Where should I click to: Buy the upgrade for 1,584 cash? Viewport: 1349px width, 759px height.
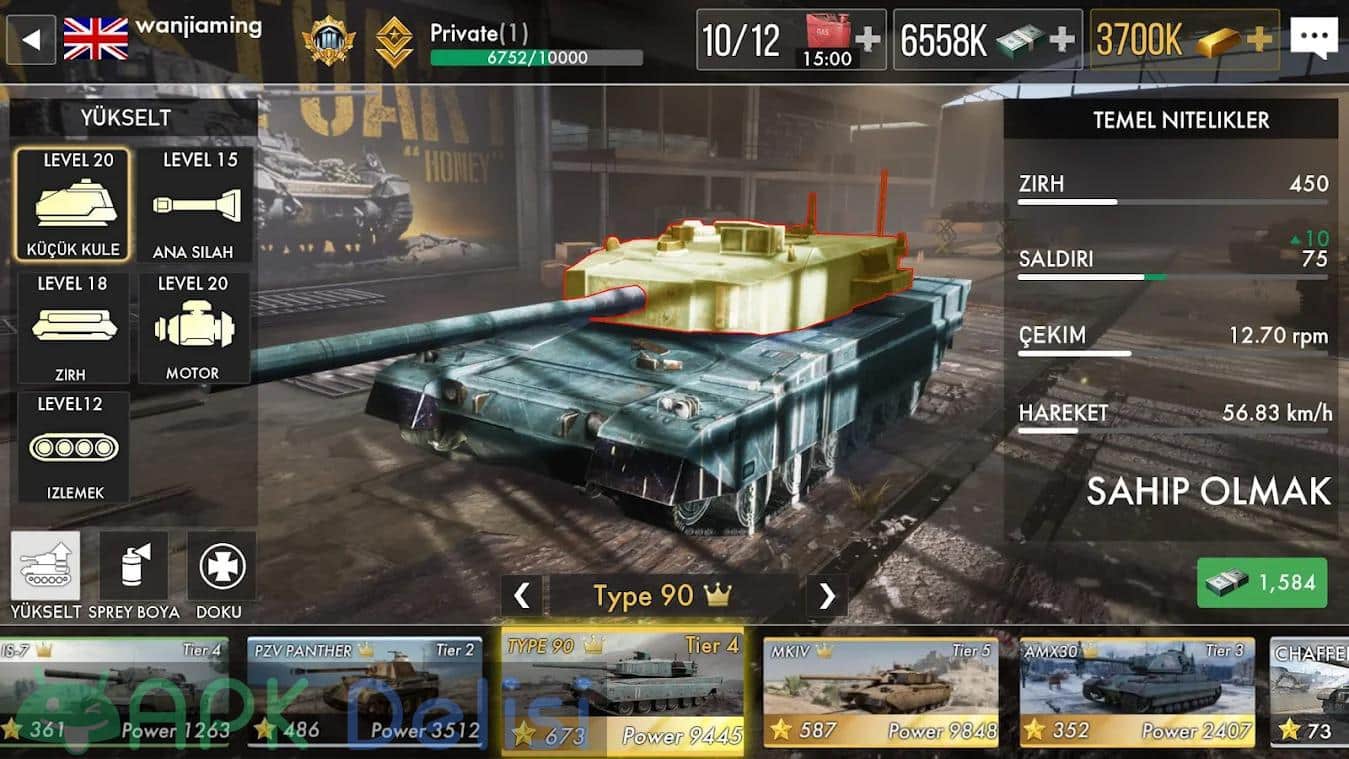pyautogui.click(x=1262, y=583)
